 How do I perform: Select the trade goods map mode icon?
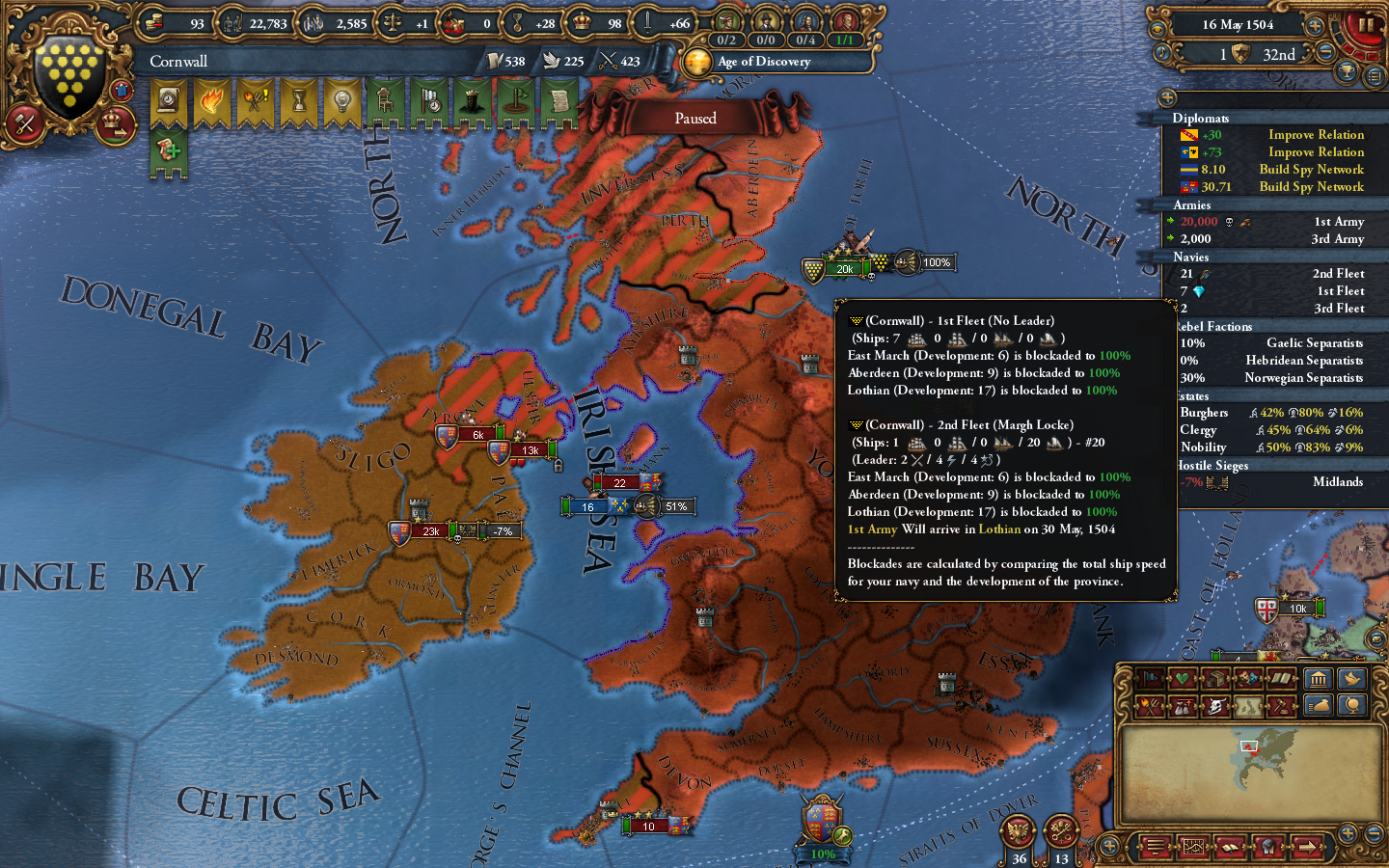1215,679
